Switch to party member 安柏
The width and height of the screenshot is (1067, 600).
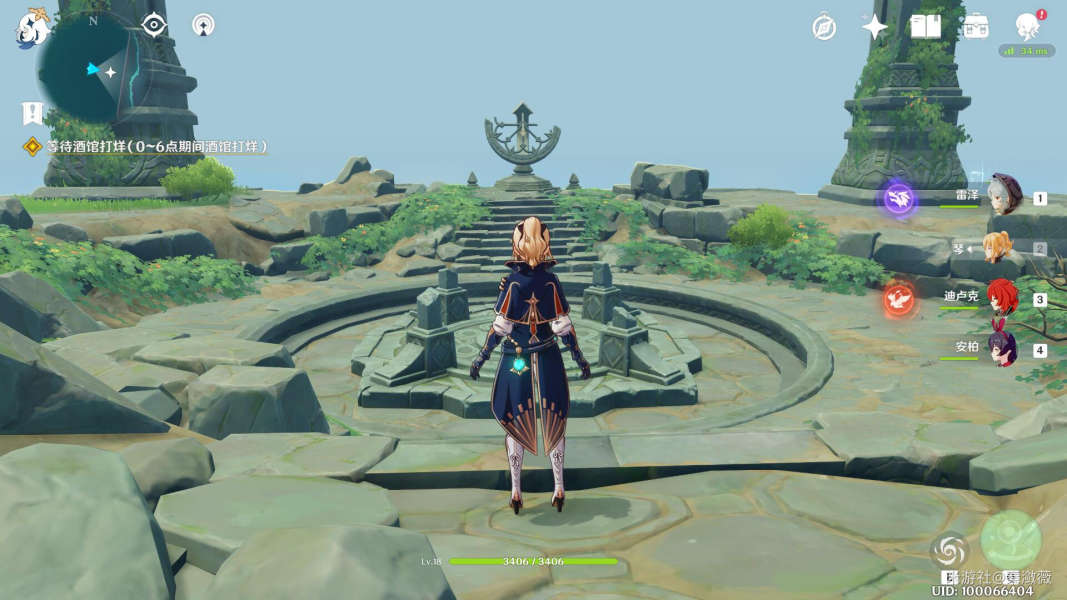point(1001,349)
